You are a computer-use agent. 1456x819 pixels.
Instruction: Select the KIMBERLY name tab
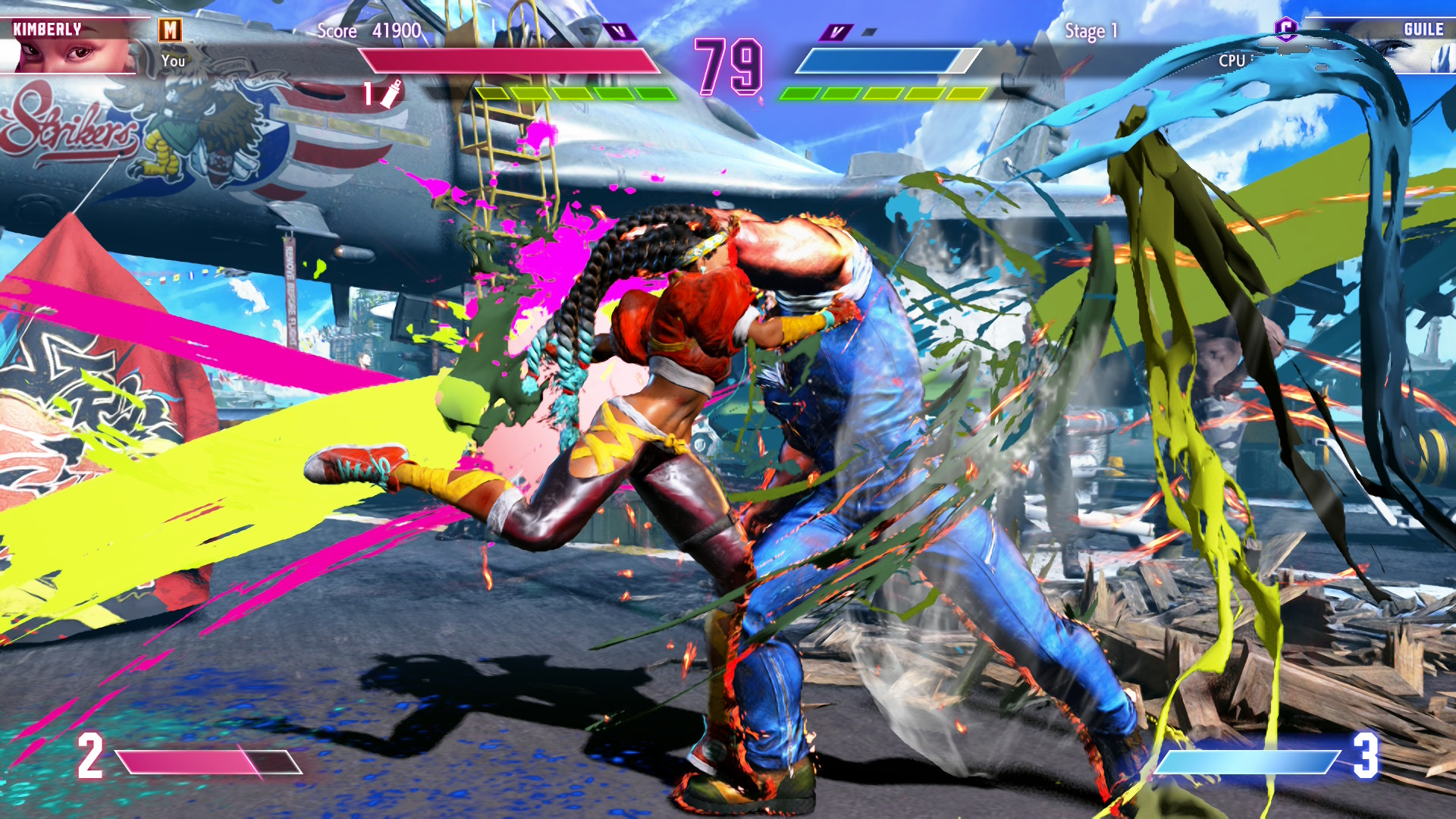[47, 29]
